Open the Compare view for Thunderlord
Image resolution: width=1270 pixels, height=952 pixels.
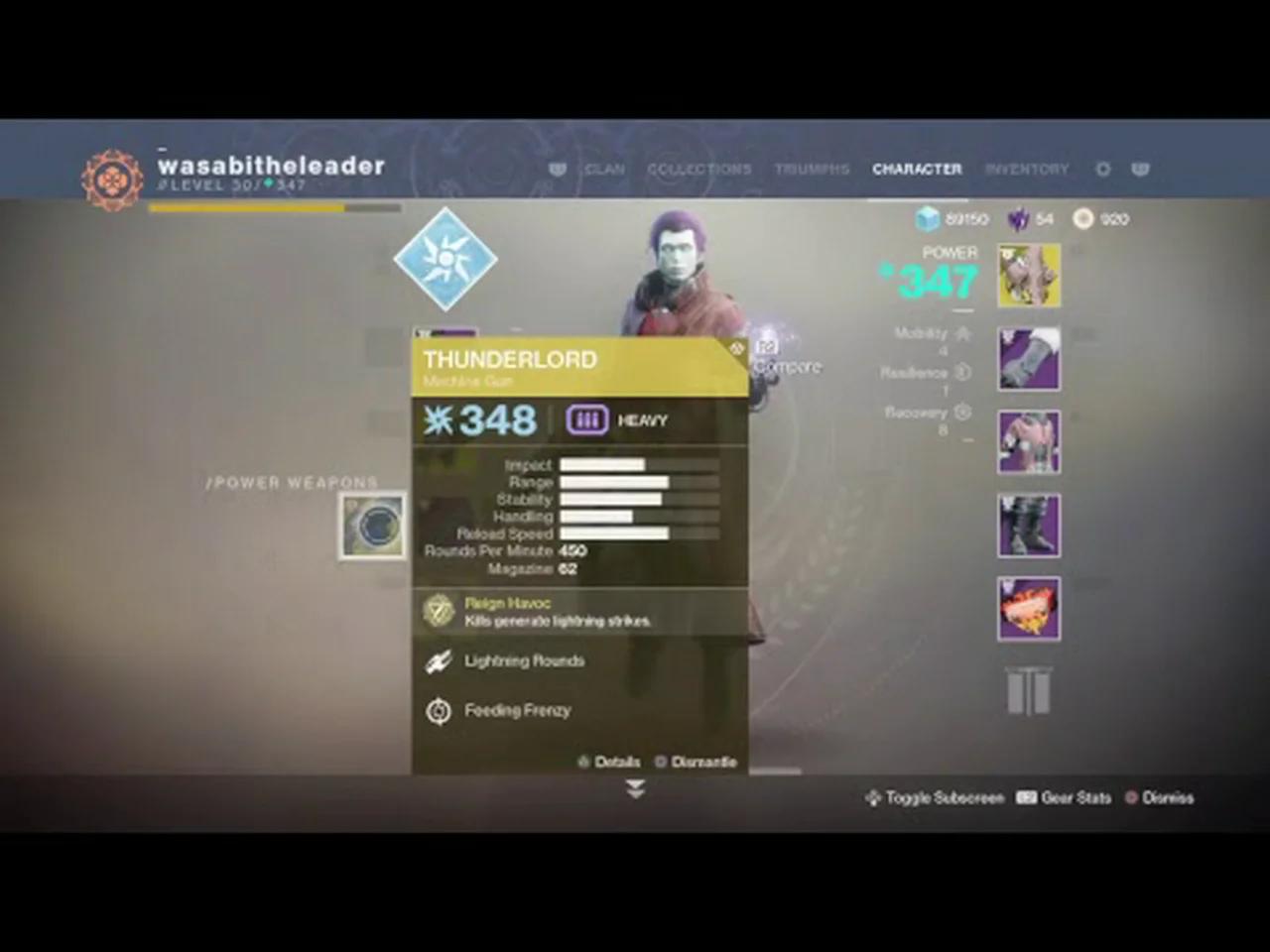tap(787, 357)
